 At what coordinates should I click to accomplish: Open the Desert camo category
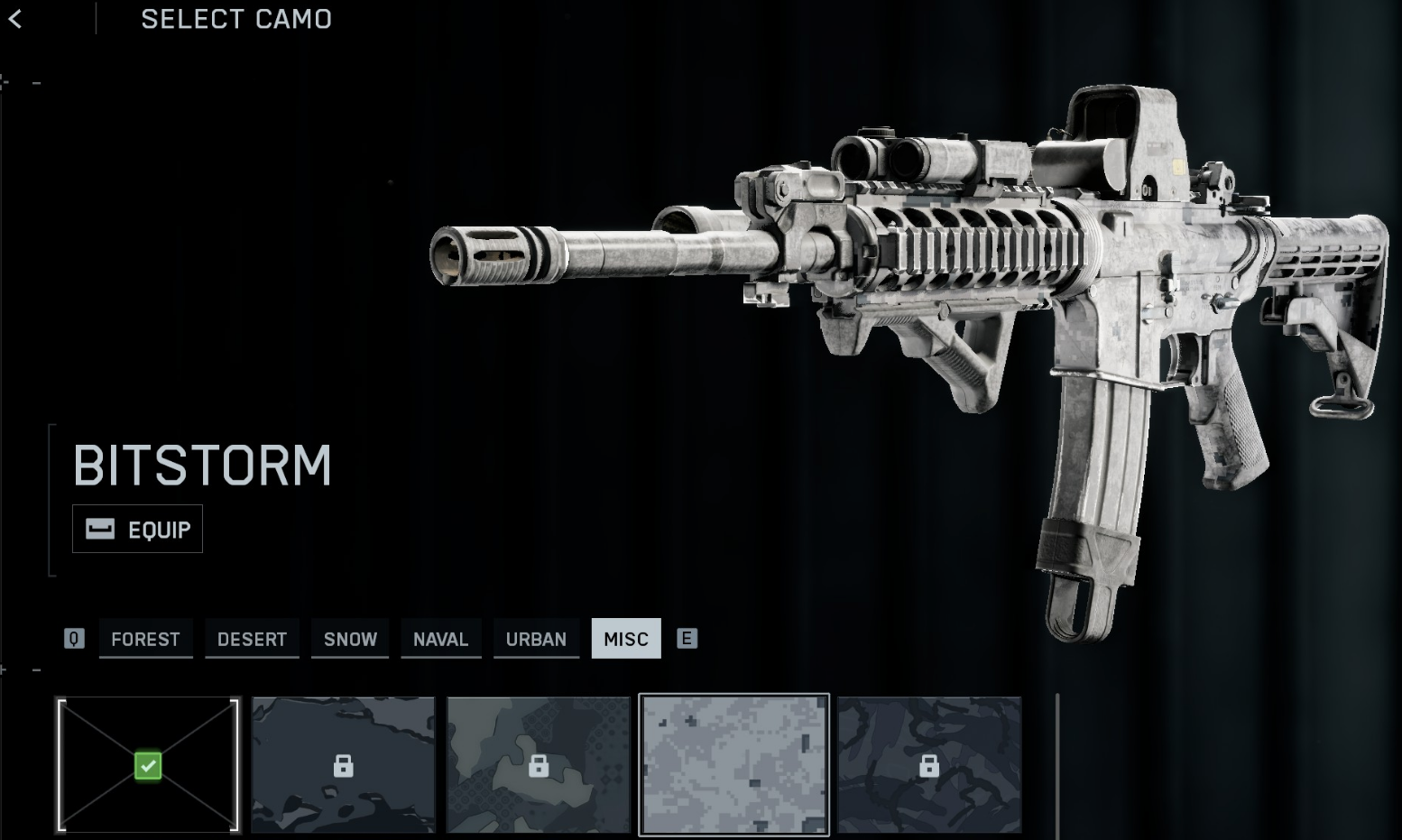(252, 639)
